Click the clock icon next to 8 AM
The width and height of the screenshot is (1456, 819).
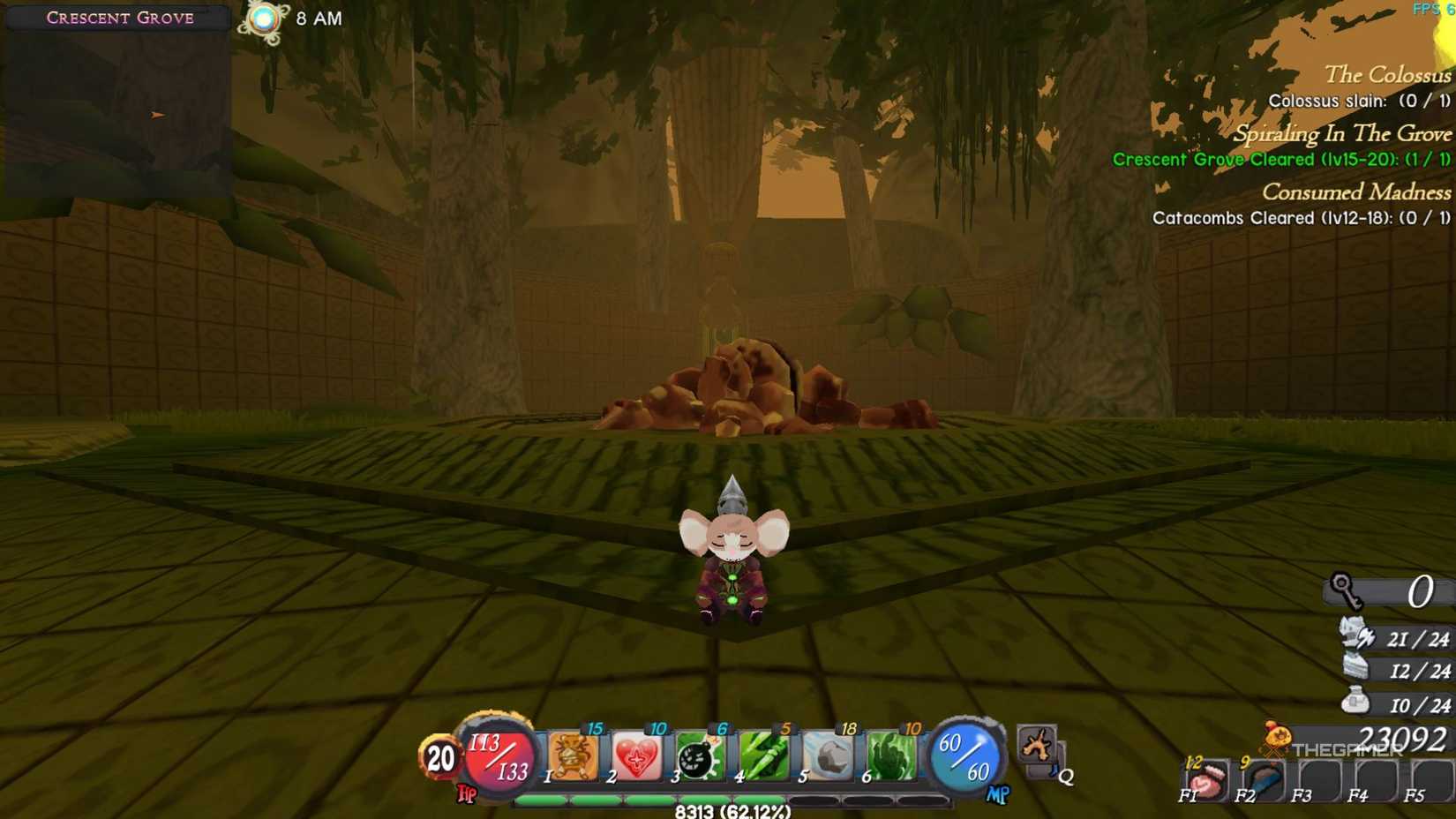(x=265, y=18)
